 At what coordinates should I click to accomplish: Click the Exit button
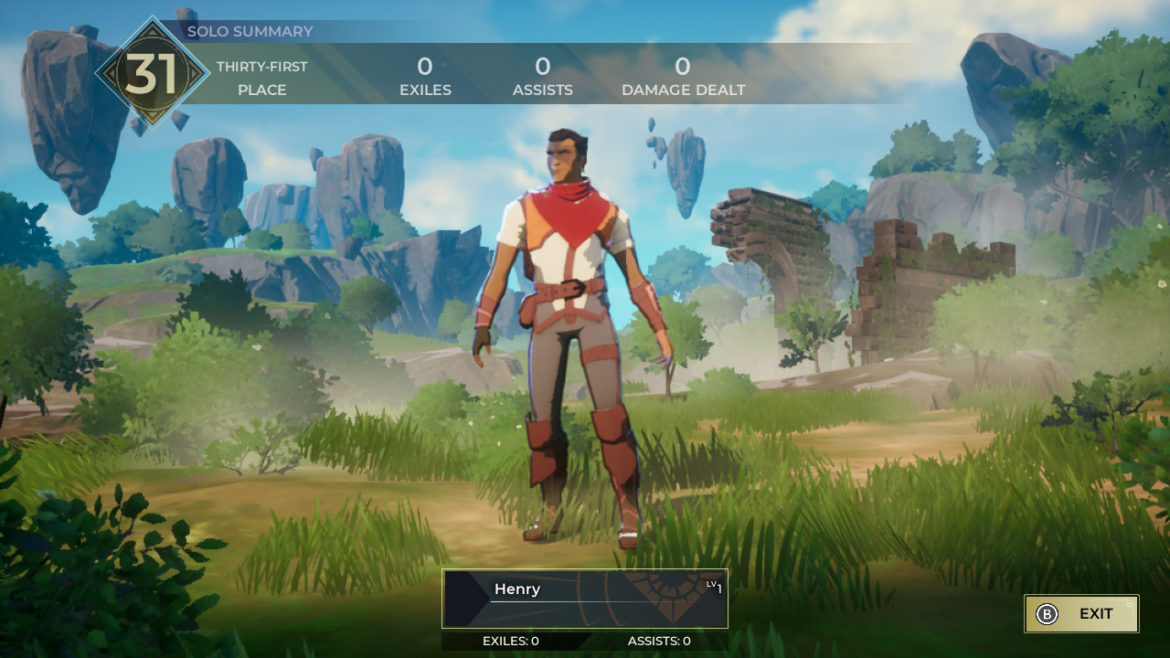point(1081,614)
